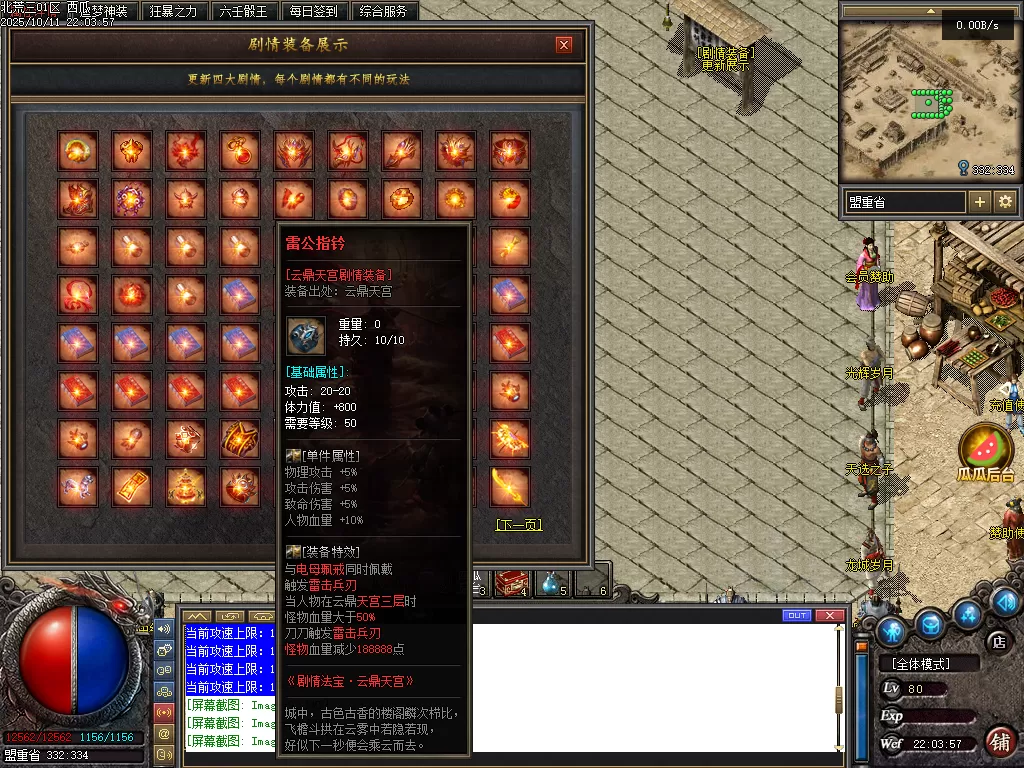1024x768 pixels.
Task: Open the red 铺 stall button
Action: pos(1000,742)
